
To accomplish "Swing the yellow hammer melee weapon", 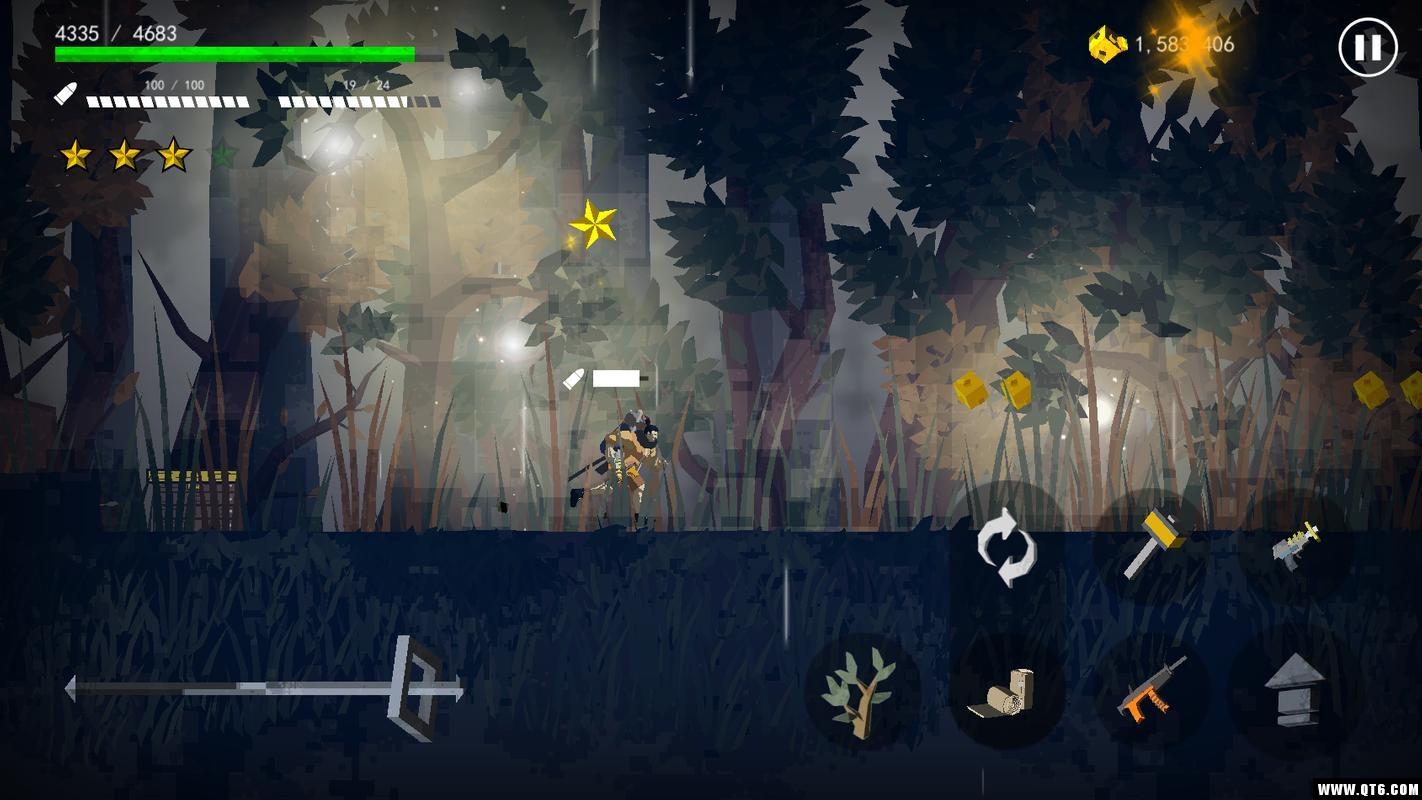I will (x=1152, y=545).
